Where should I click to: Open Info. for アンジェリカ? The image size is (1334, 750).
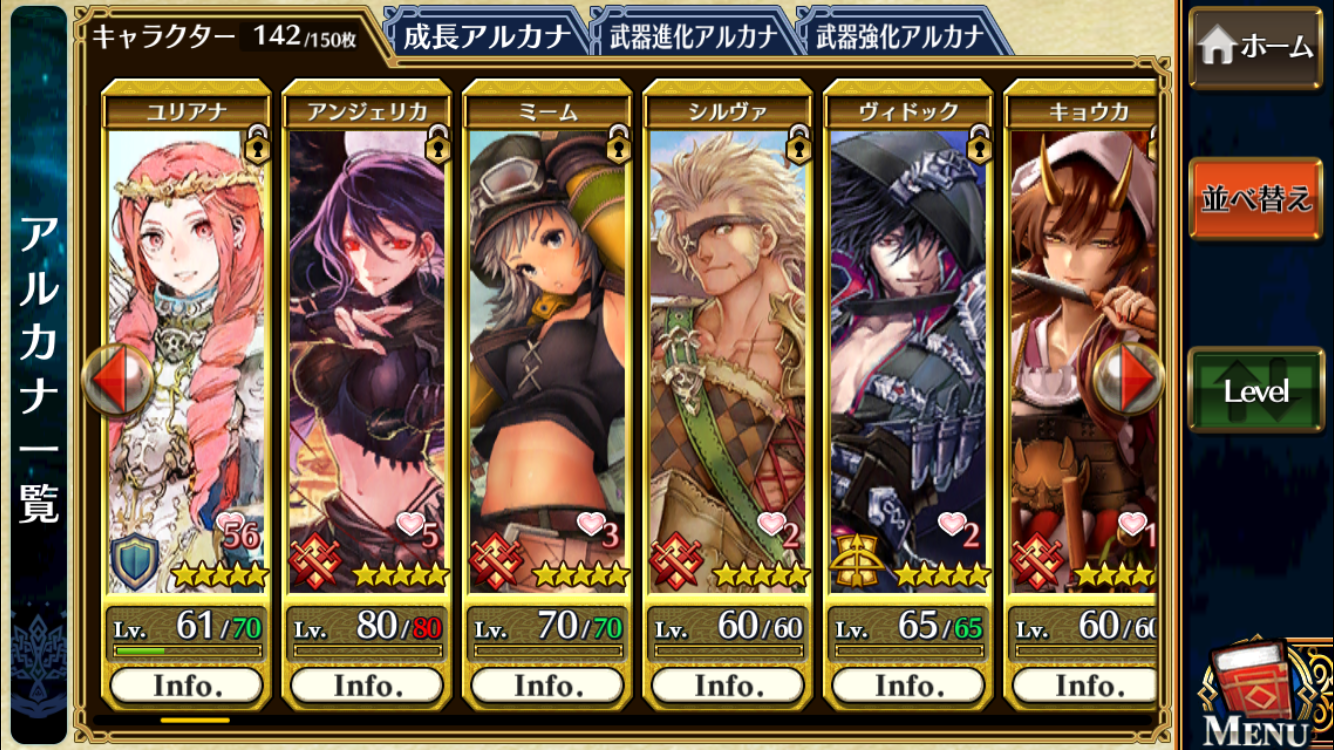tap(367, 686)
